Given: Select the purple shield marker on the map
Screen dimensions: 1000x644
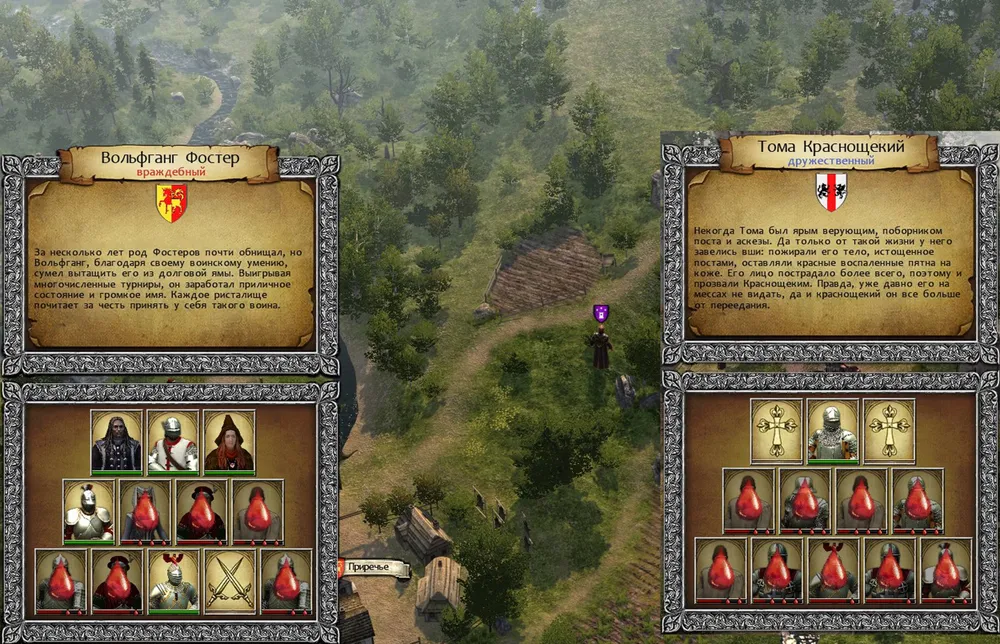Looking at the screenshot, I should [x=601, y=313].
